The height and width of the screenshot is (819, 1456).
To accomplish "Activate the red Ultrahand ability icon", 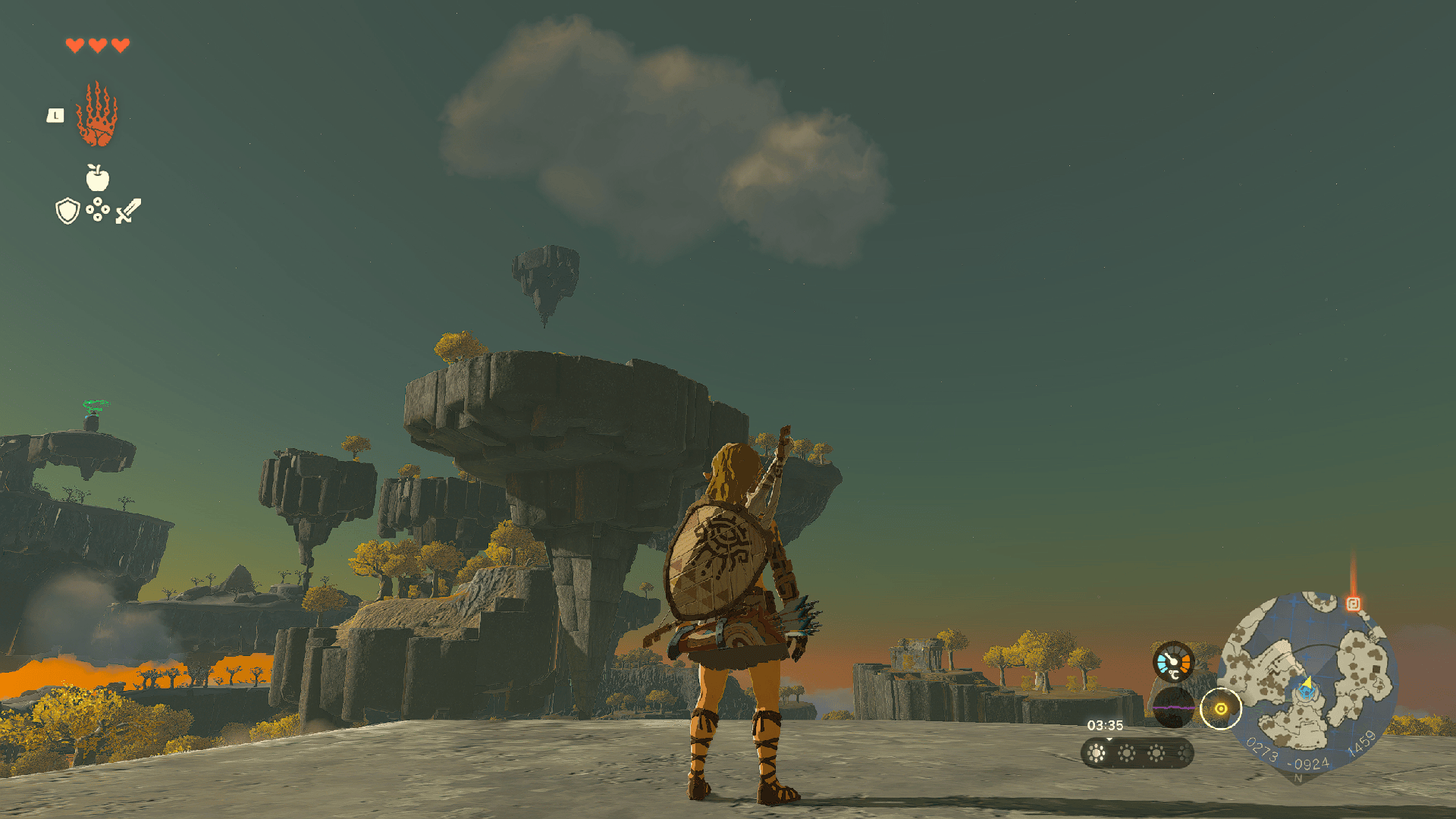I will 97,116.
